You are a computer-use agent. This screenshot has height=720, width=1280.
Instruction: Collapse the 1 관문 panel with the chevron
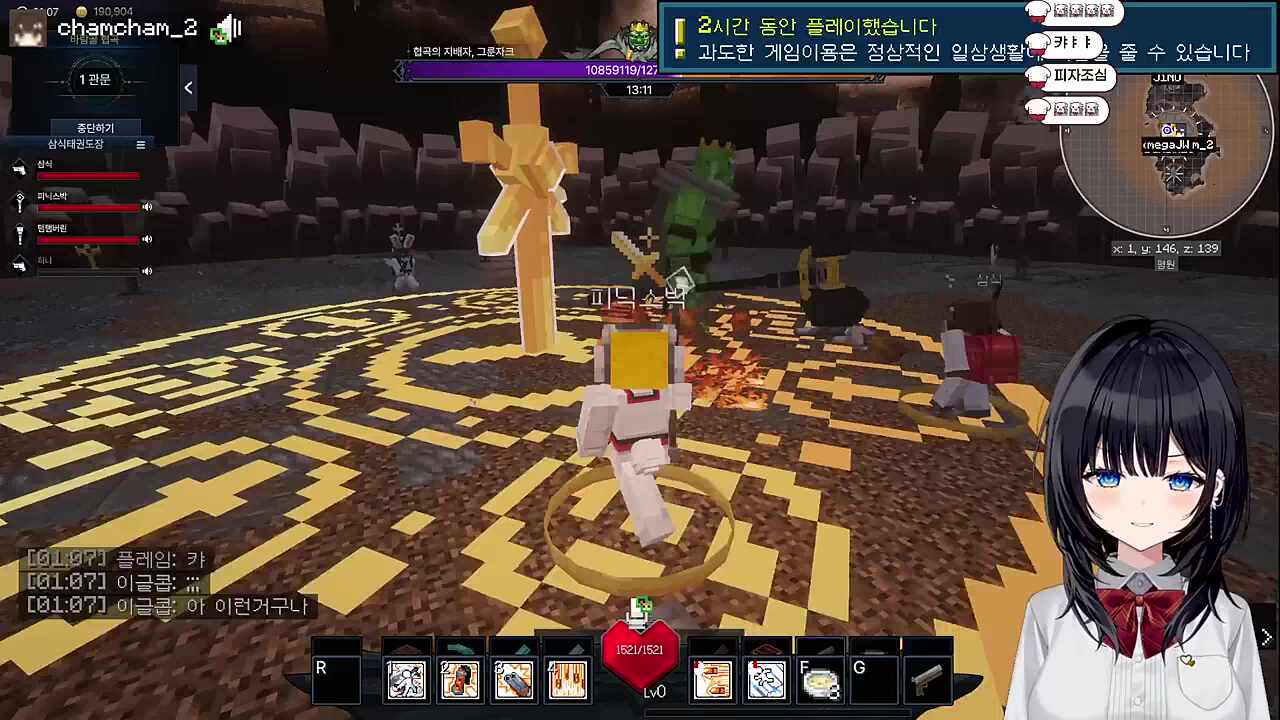click(188, 88)
